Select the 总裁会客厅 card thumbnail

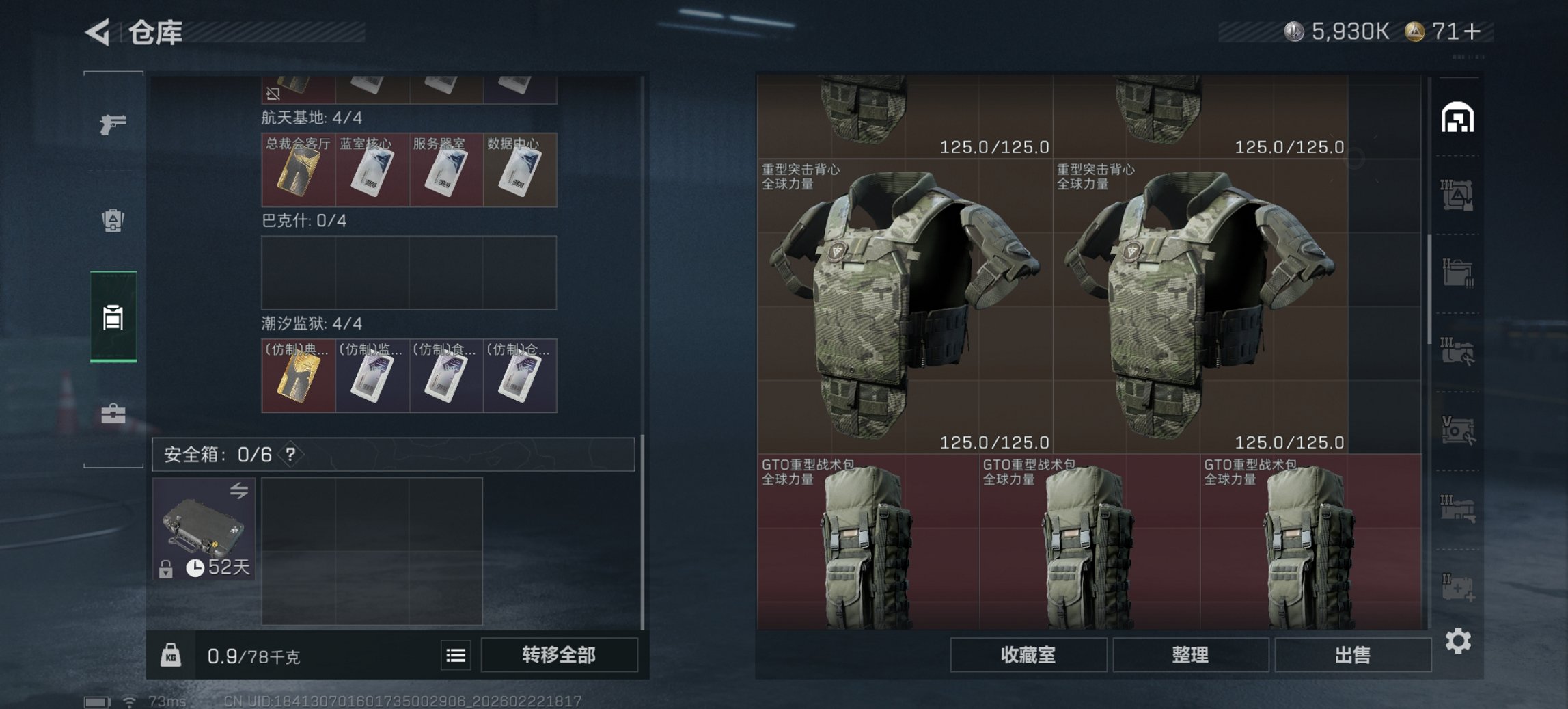coord(299,170)
